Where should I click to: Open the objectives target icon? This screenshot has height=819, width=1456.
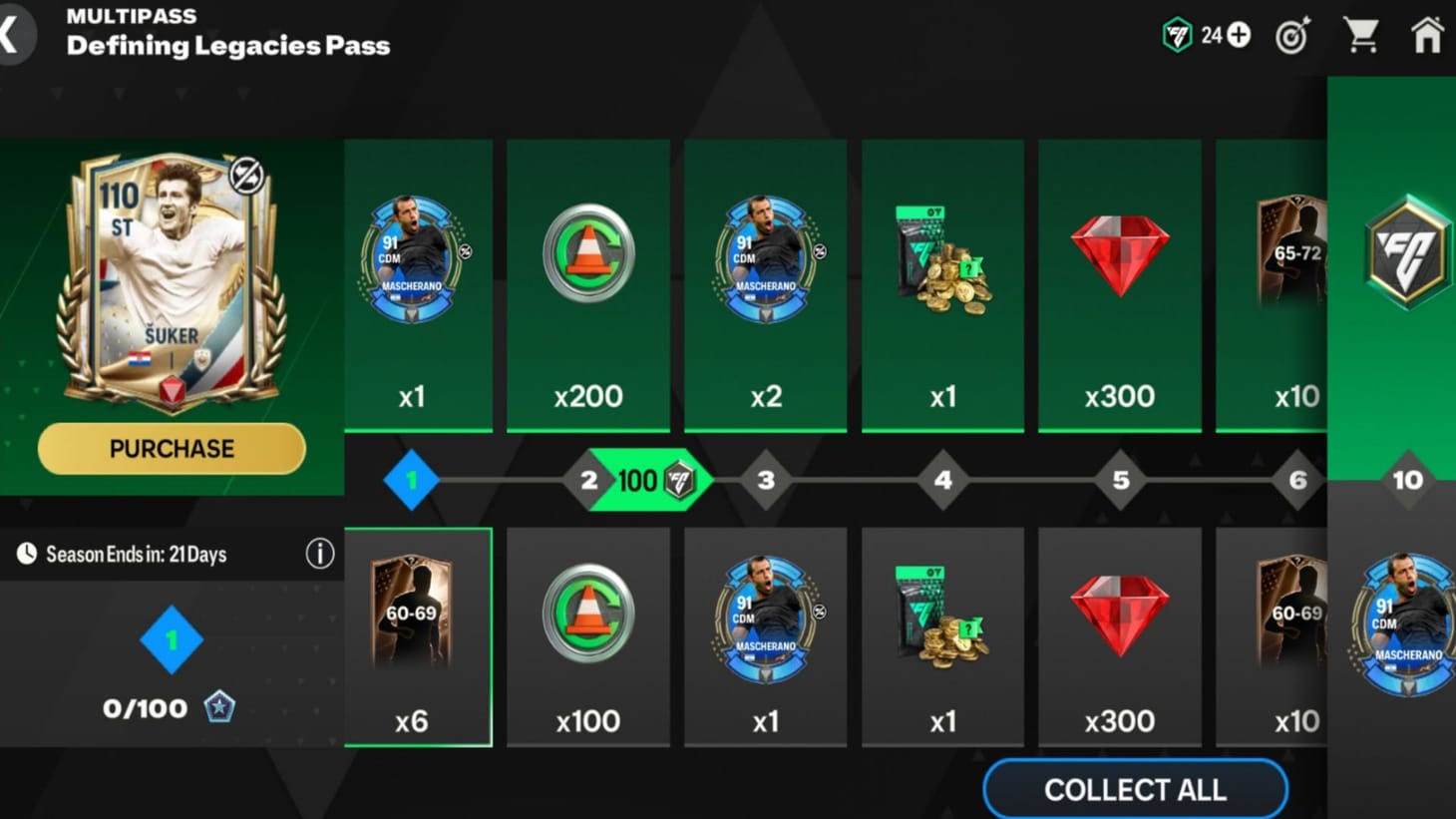1290,35
